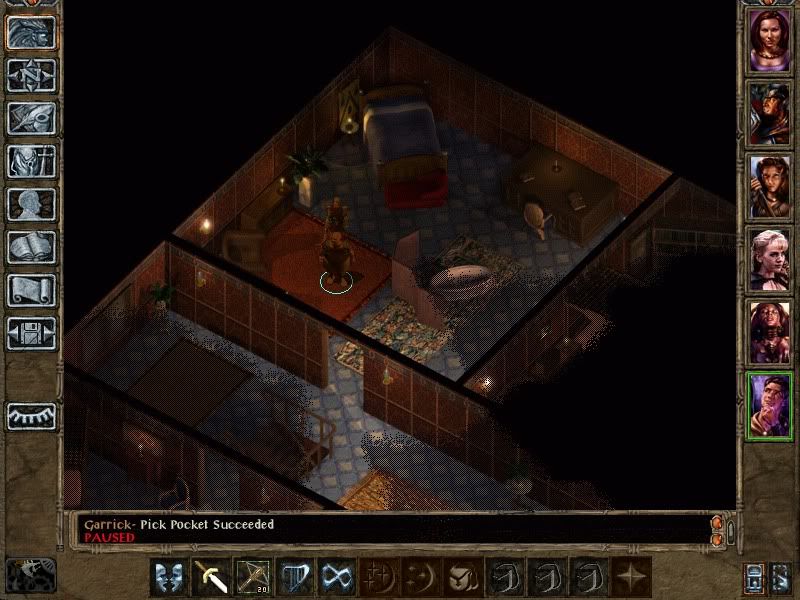Open game options with the floppy disk button
Screen dimensions: 800x600
pyautogui.click(x=32, y=333)
